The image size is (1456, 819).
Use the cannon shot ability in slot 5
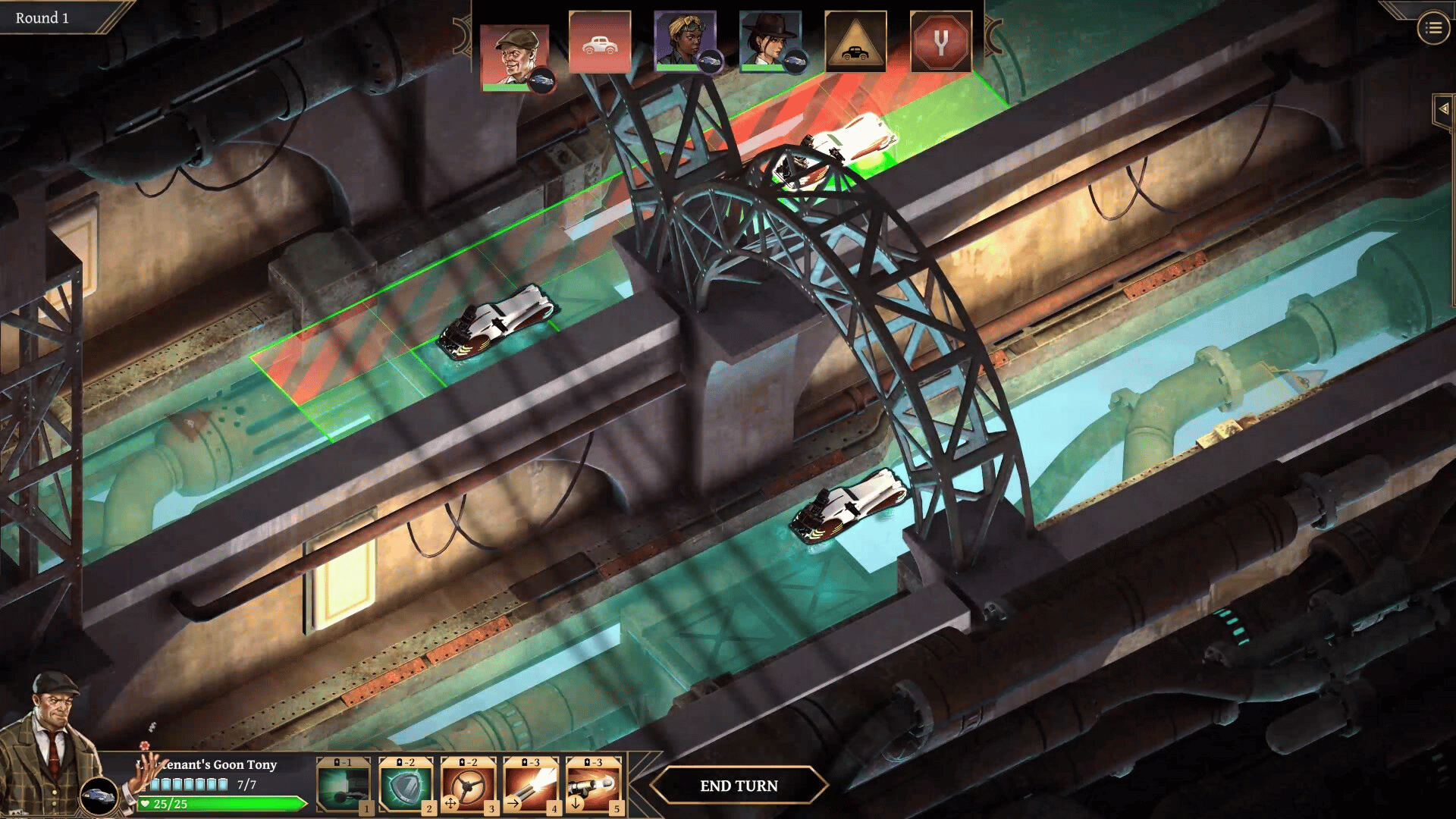[x=593, y=786]
